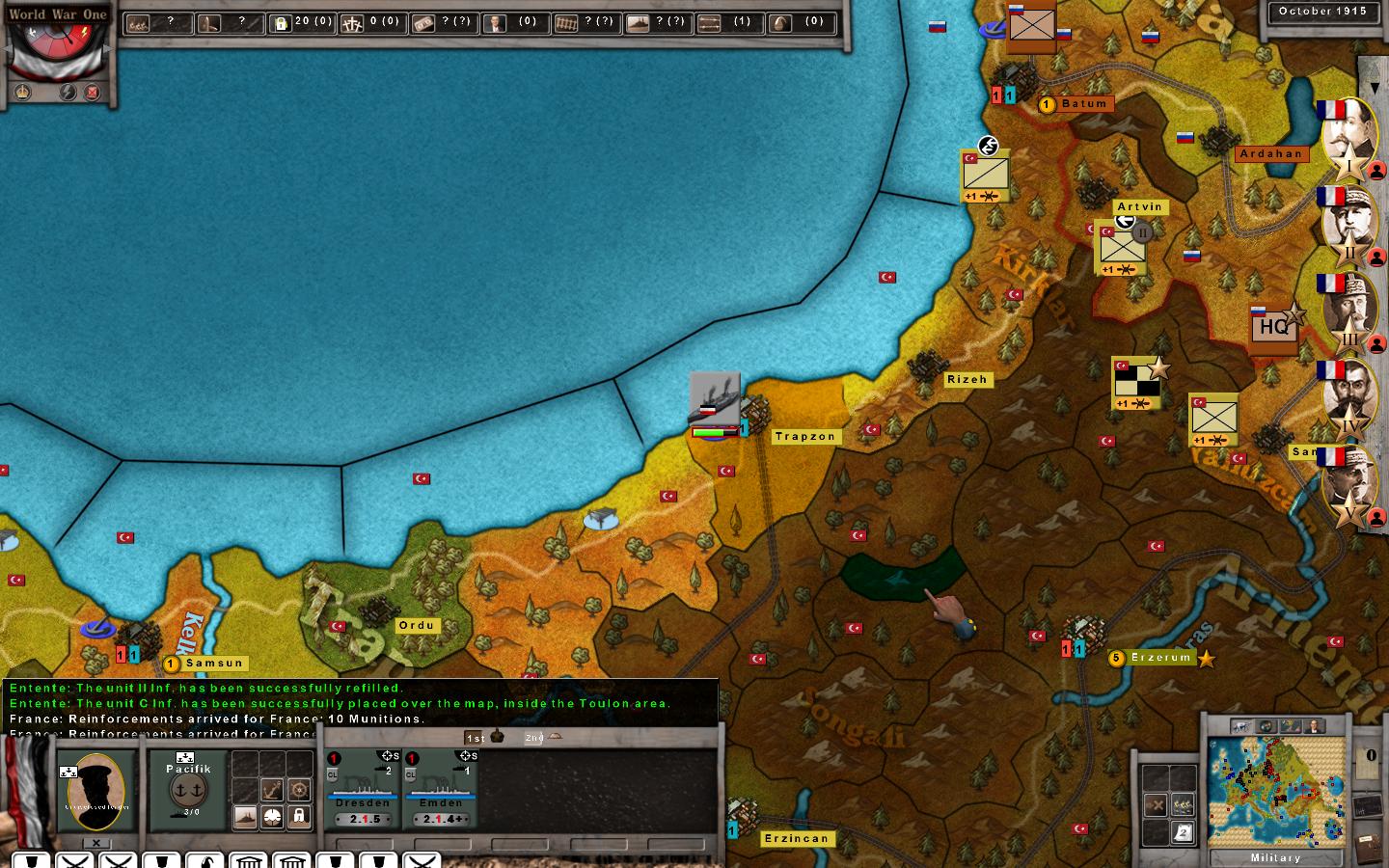Open the brown ledger book
Screen dimensions: 1389x868
click(1369, 848)
